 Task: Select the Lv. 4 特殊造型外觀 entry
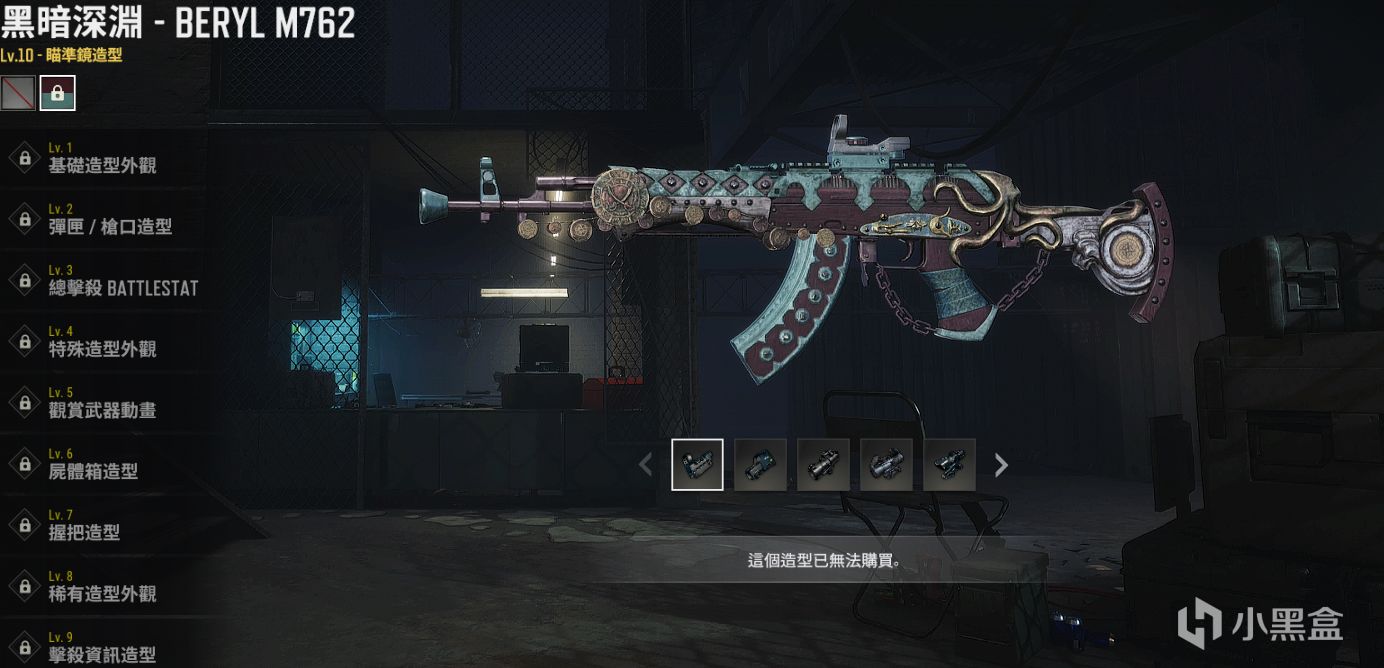(x=102, y=343)
